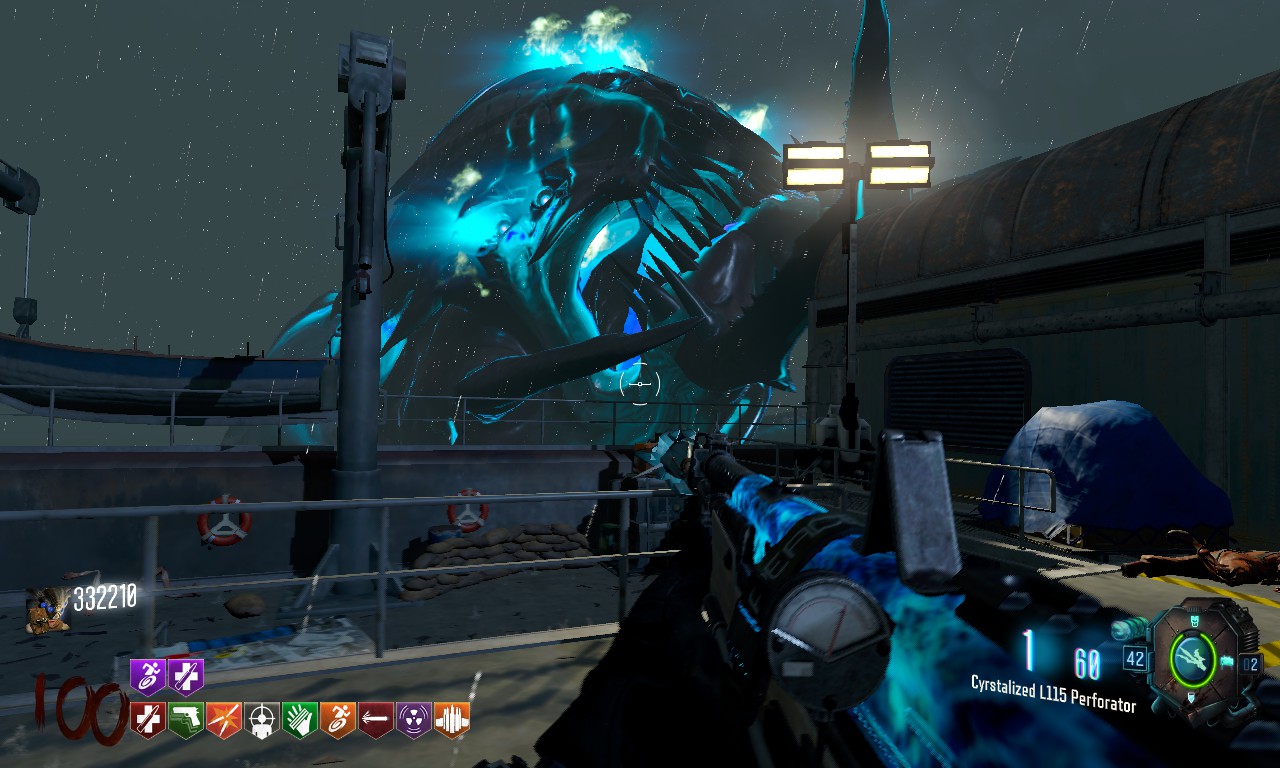Click the orange amplifier perk icon
This screenshot has height=768, width=1280.
pos(451,717)
